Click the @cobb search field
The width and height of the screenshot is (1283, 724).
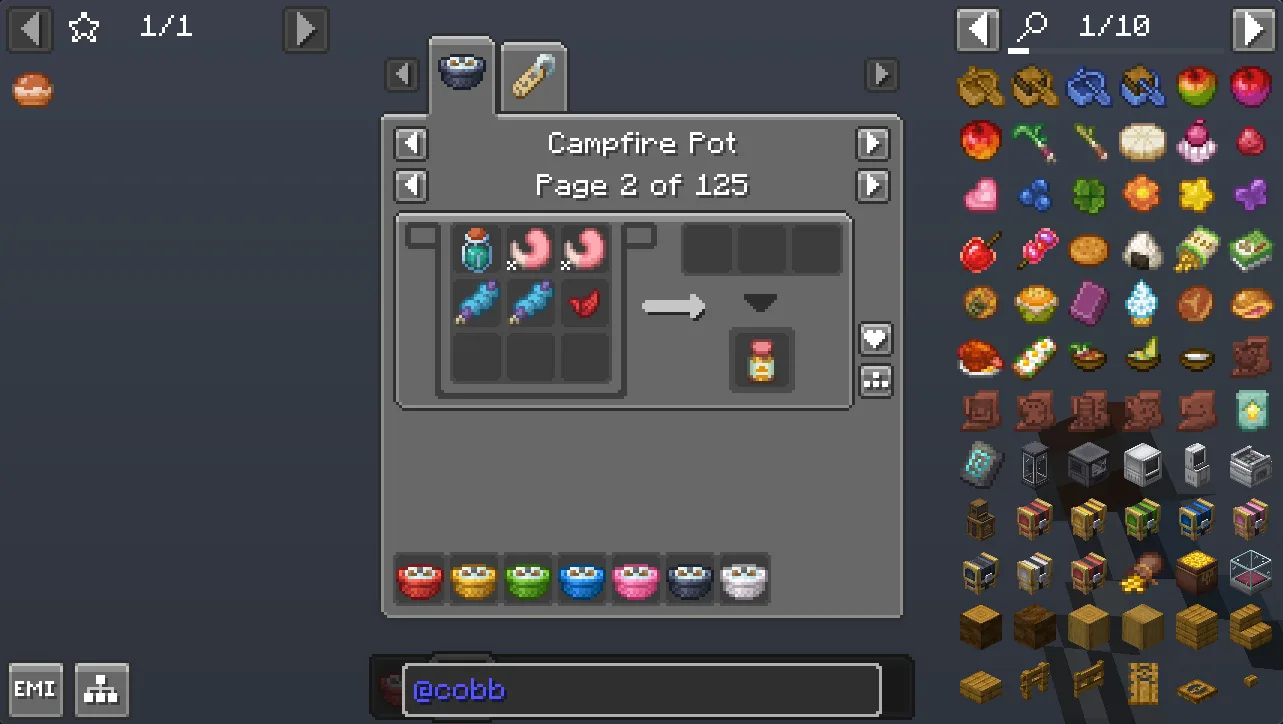pyautogui.click(x=640, y=689)
